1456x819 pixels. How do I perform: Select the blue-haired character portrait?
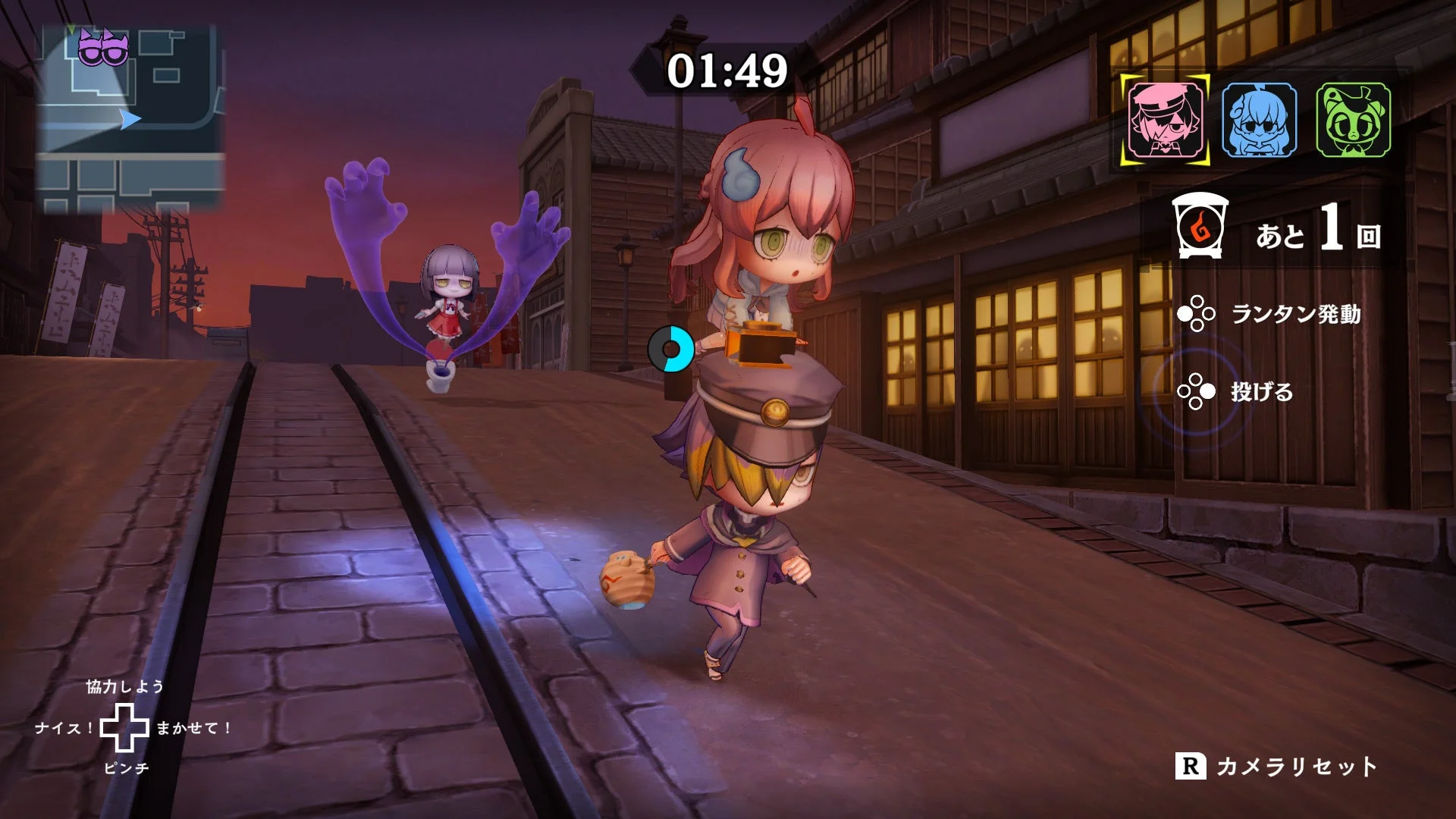1260,121
